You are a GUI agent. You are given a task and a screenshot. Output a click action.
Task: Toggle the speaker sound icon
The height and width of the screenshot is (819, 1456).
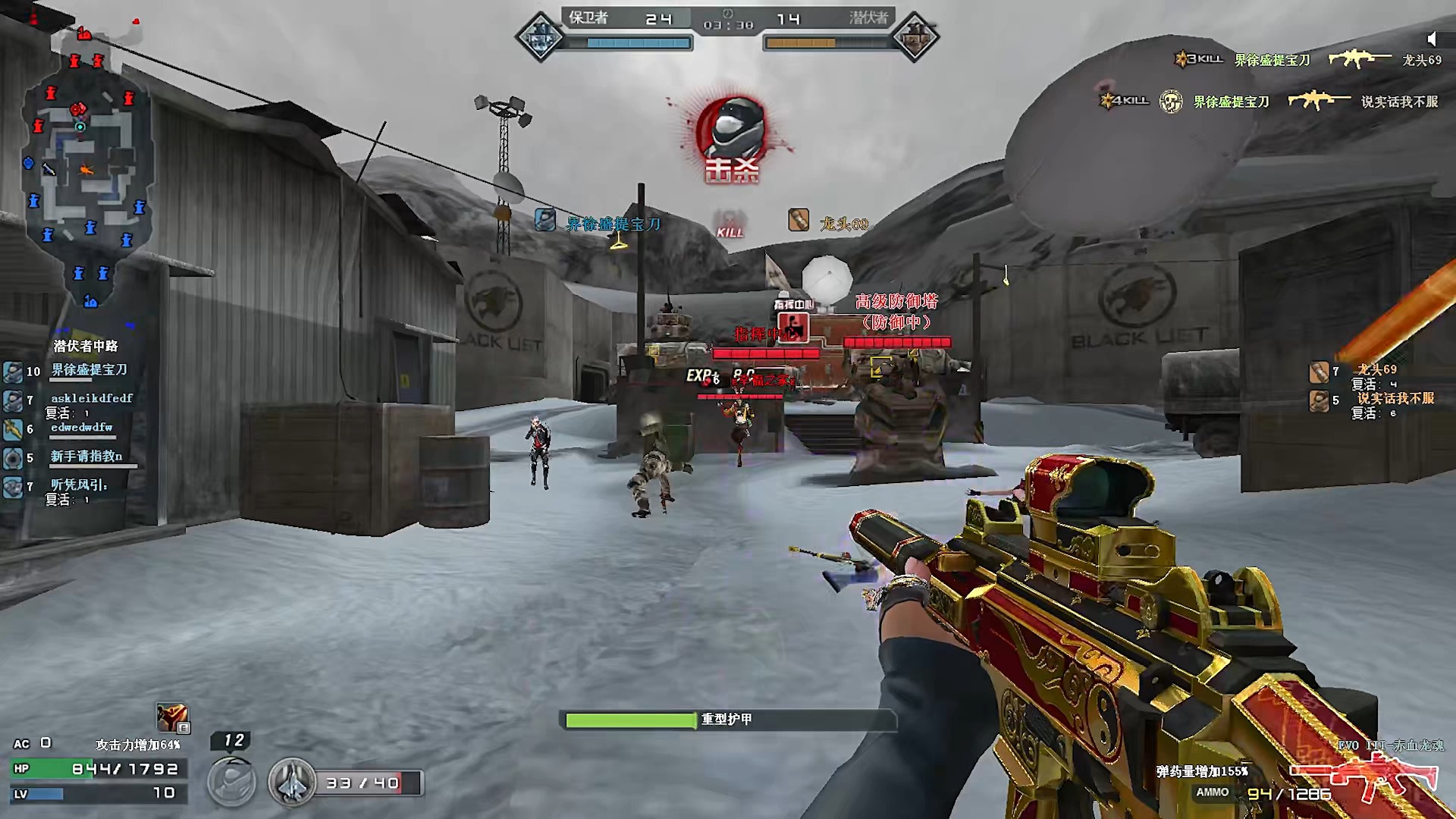pos(1431,39)
